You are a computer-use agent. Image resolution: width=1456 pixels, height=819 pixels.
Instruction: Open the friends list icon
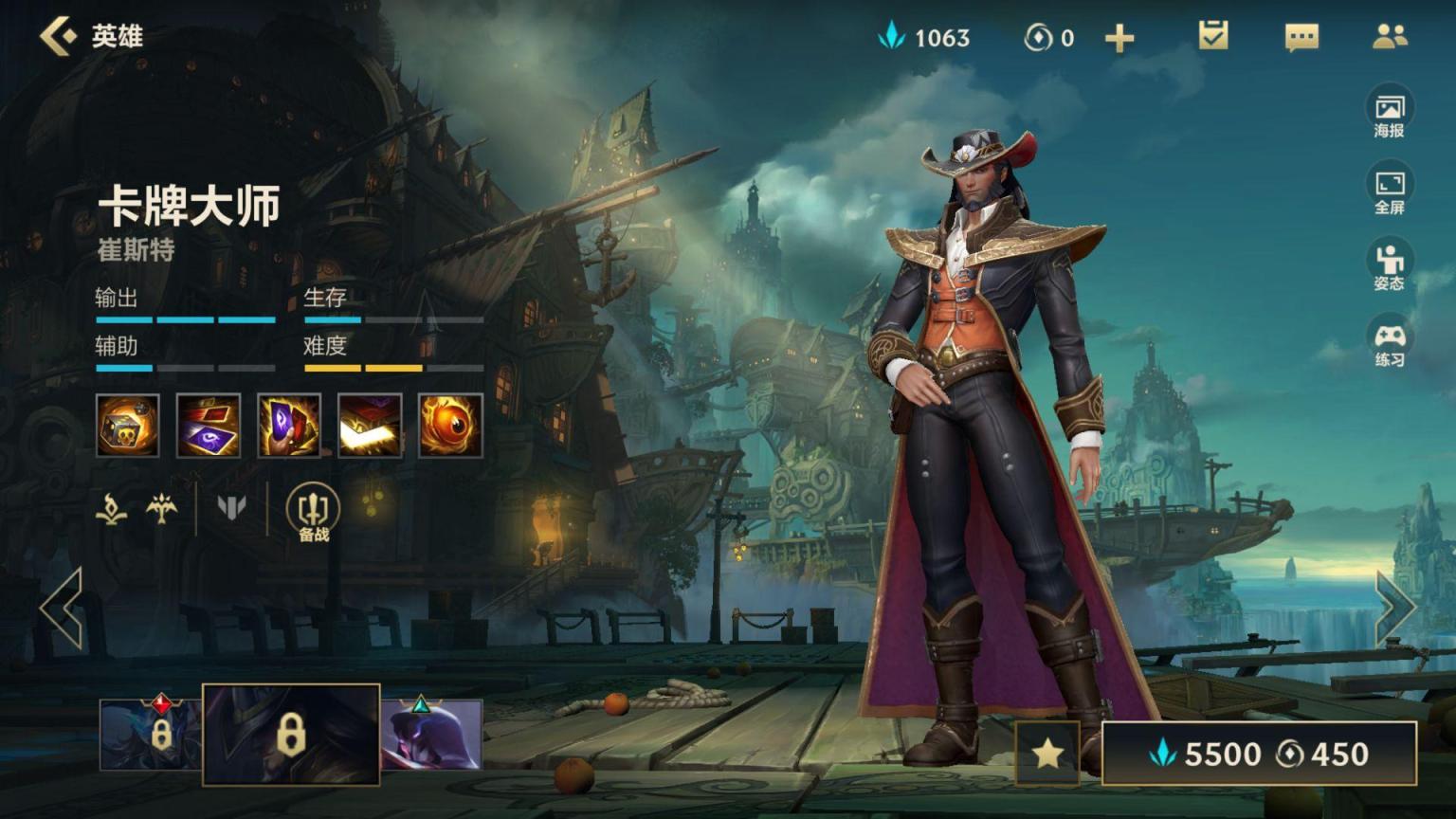tap(1390, 37)
